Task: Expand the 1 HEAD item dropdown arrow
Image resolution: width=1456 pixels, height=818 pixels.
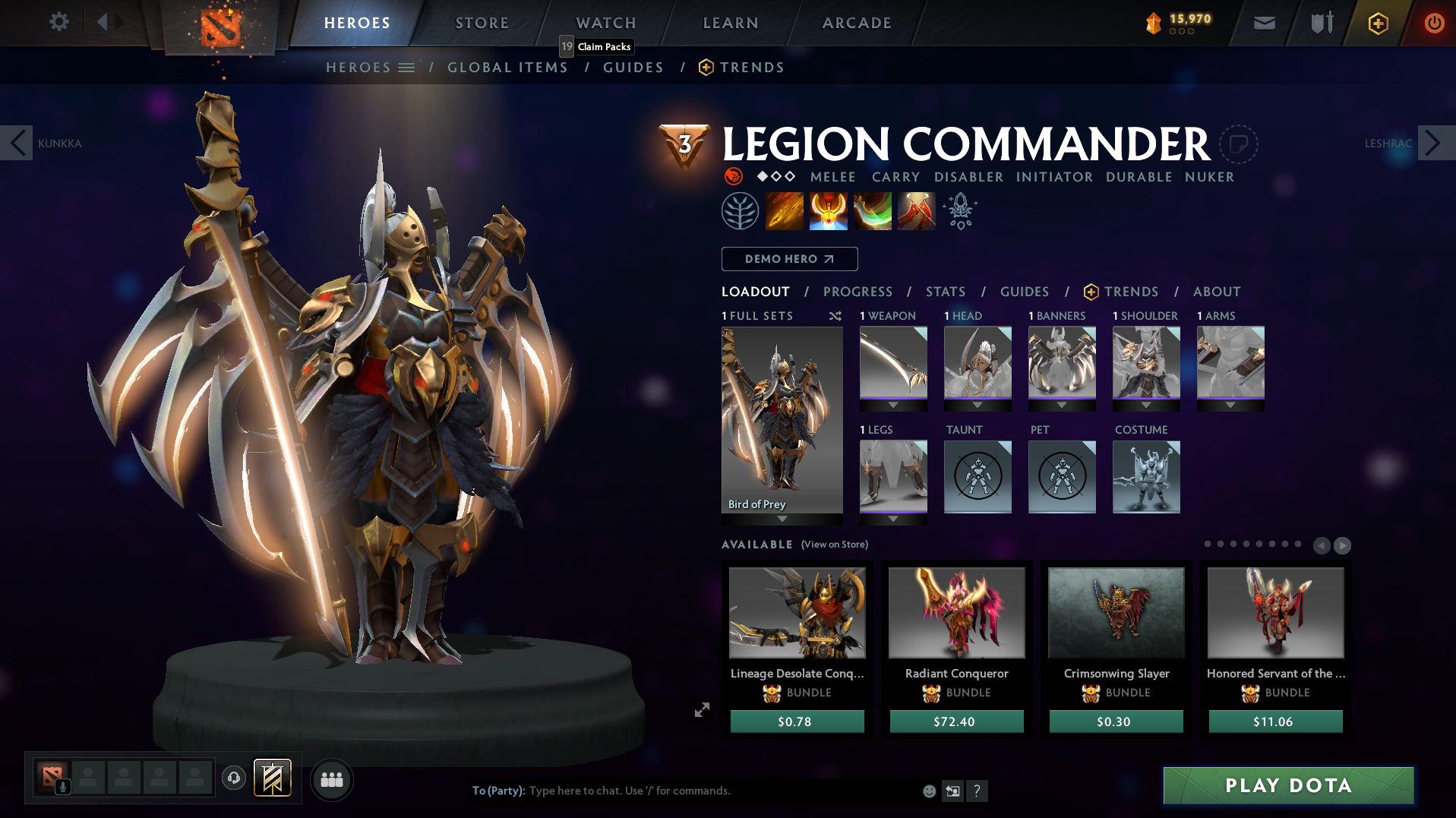Action: point(978,405)
